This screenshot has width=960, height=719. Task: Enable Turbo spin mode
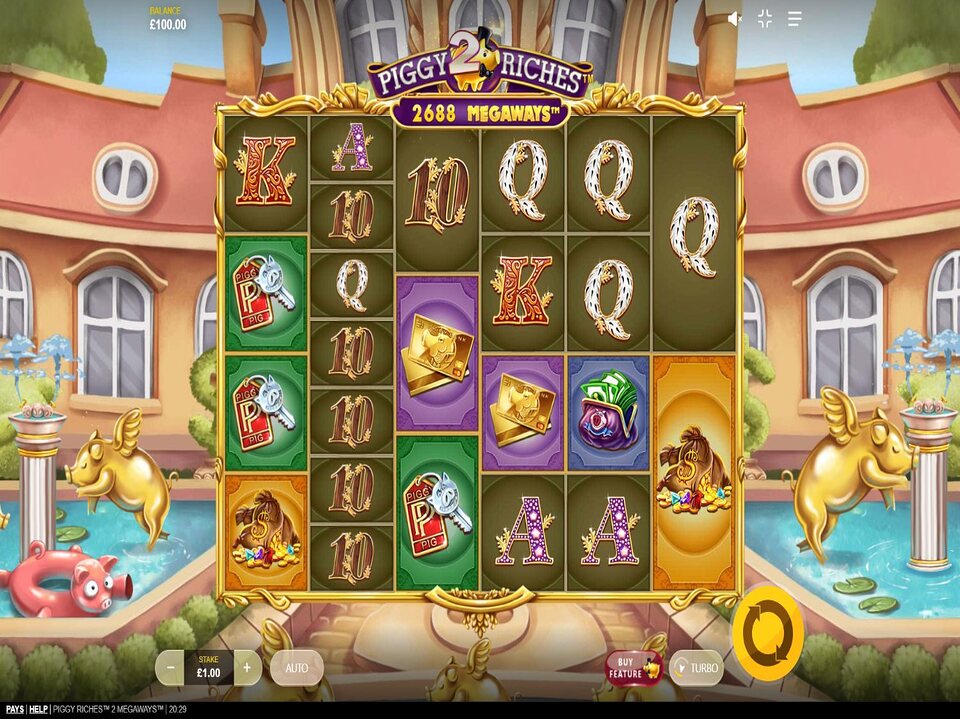(x=696, y=667)
